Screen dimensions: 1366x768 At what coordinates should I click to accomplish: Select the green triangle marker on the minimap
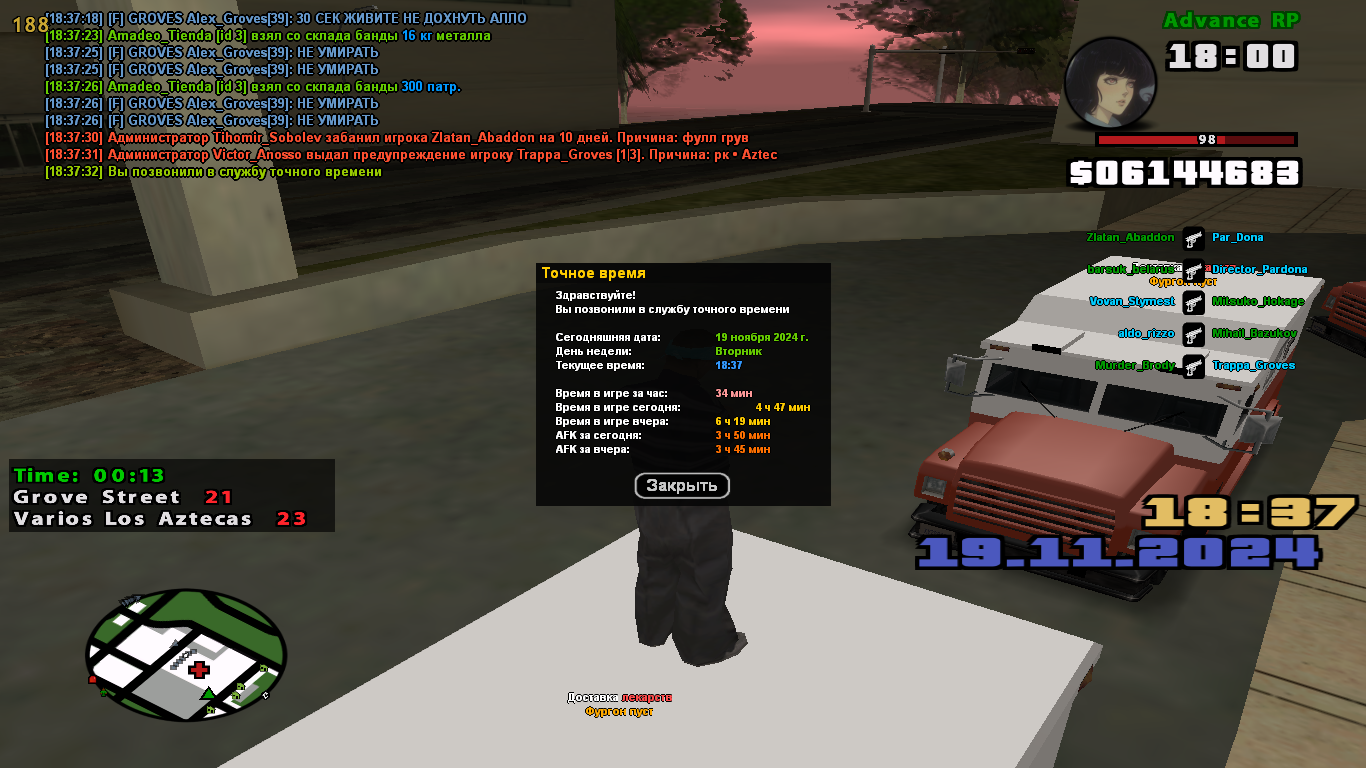tap(208, 695)
